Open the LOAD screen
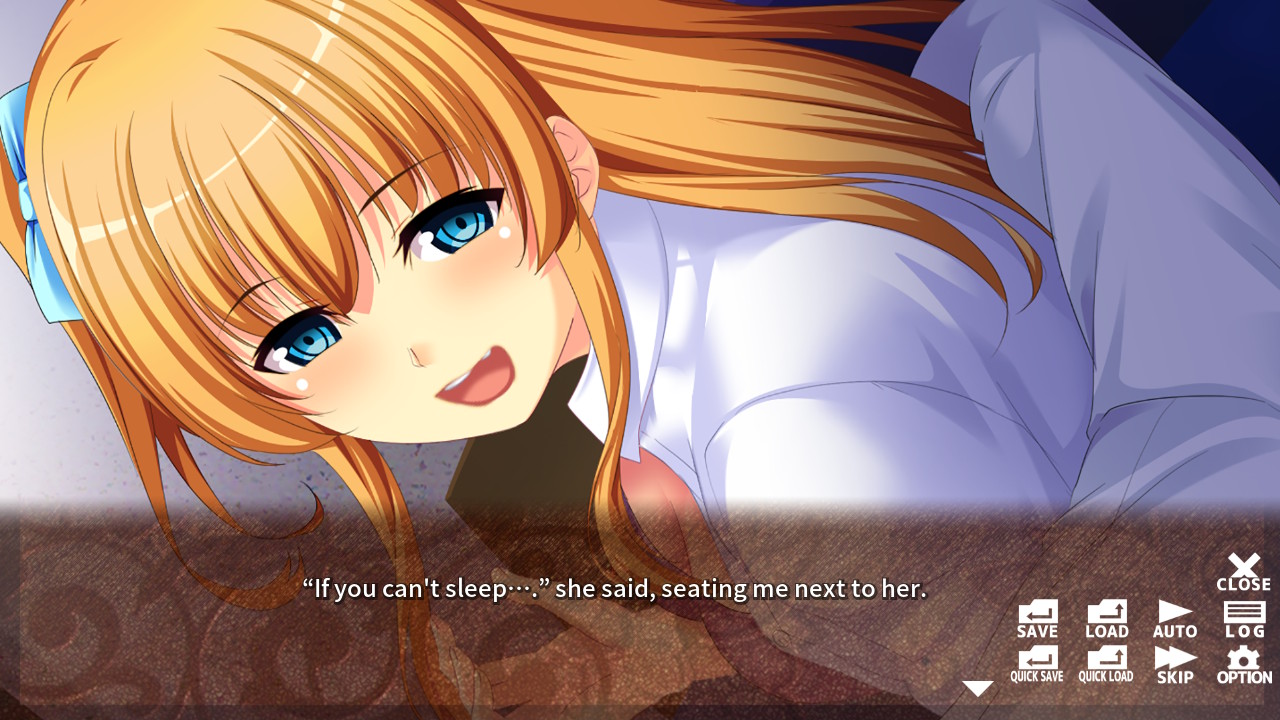The width and height of the screenshot is (1280, 720). pyautogui.click(x=1105, y=615)
